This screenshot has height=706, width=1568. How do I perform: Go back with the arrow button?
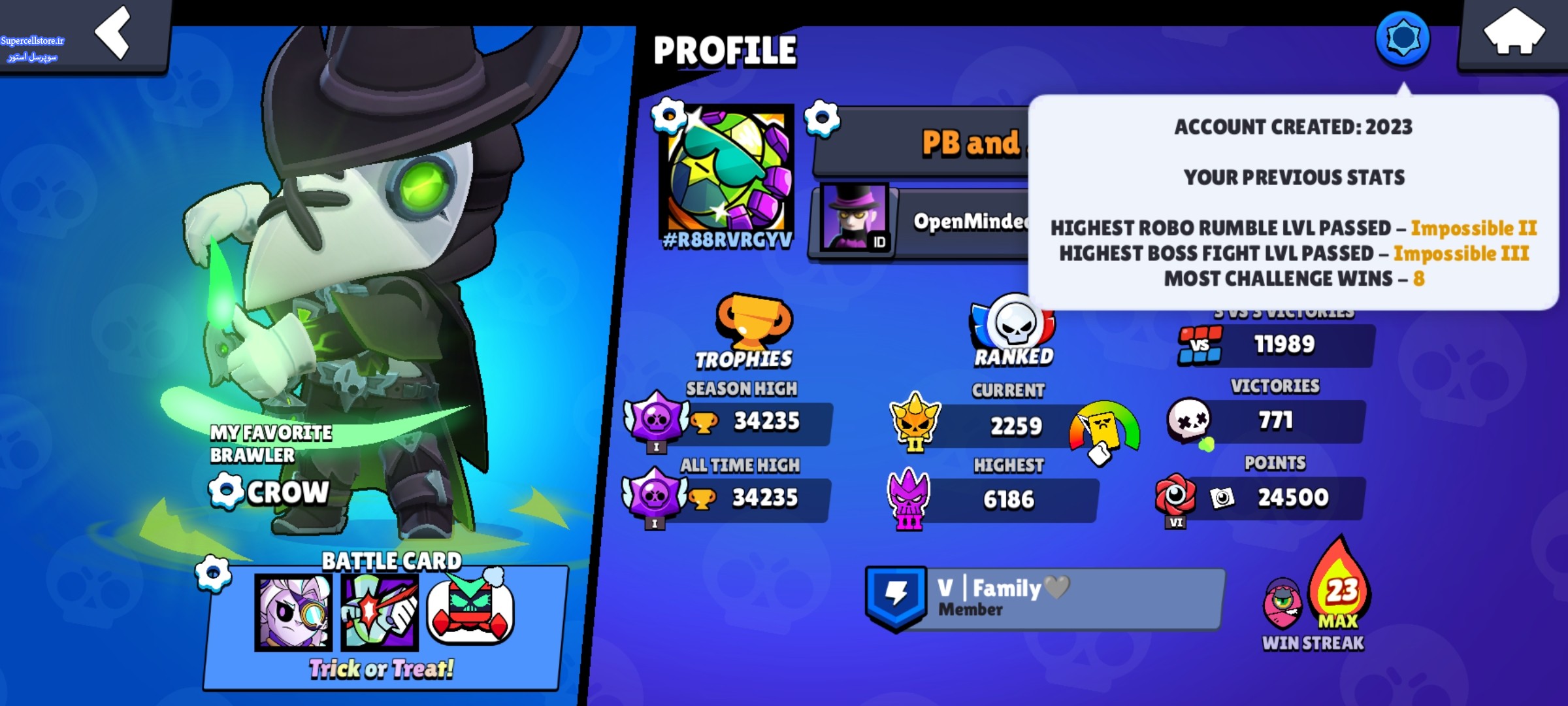[x=112, y=33]
